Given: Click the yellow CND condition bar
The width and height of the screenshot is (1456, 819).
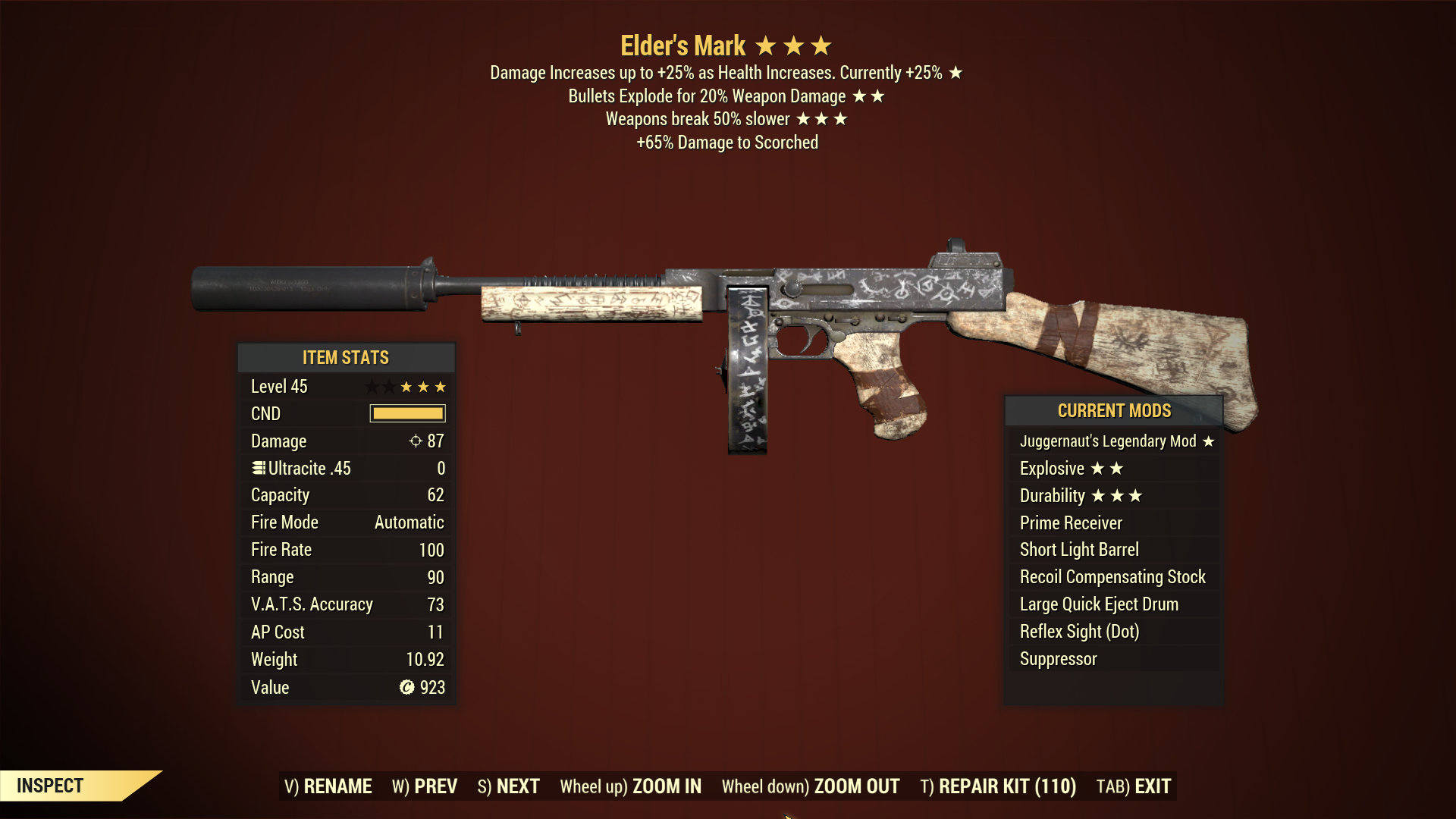Looking at the screenshot, I should point(406,413).
